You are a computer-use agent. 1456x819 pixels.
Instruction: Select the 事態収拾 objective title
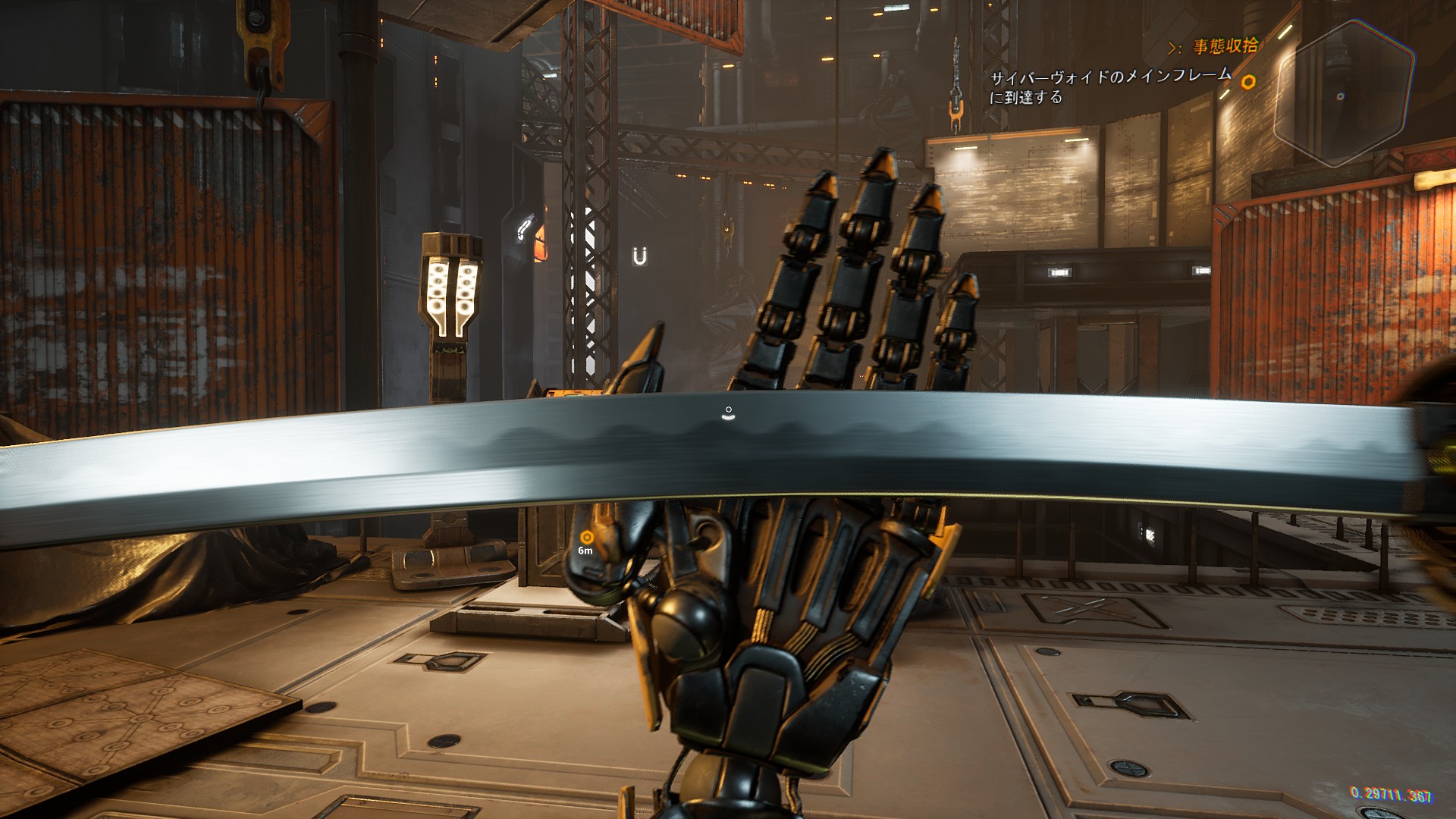click(x=1225, y=46)
